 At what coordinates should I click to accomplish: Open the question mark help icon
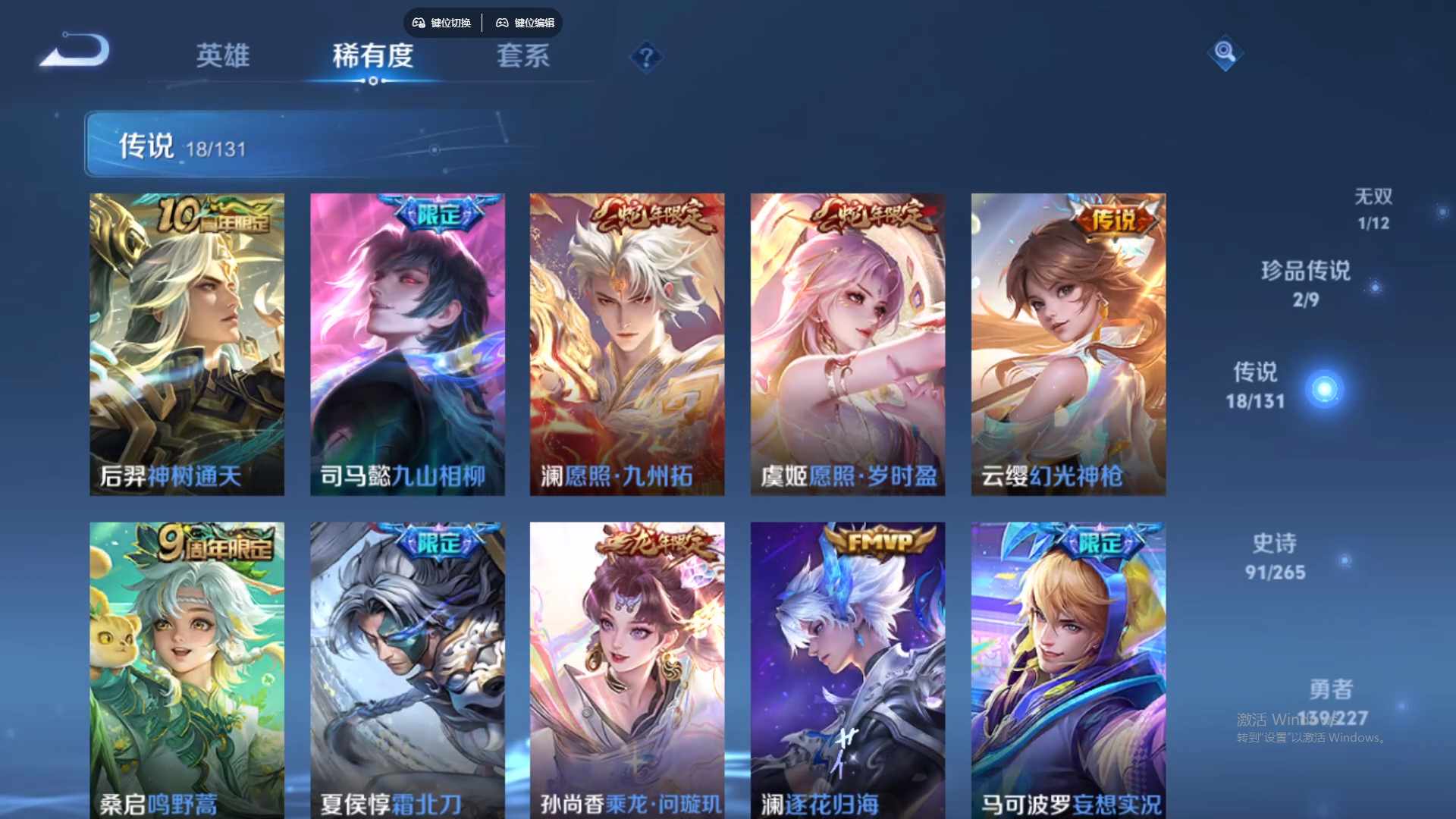(x=645, y=57)
